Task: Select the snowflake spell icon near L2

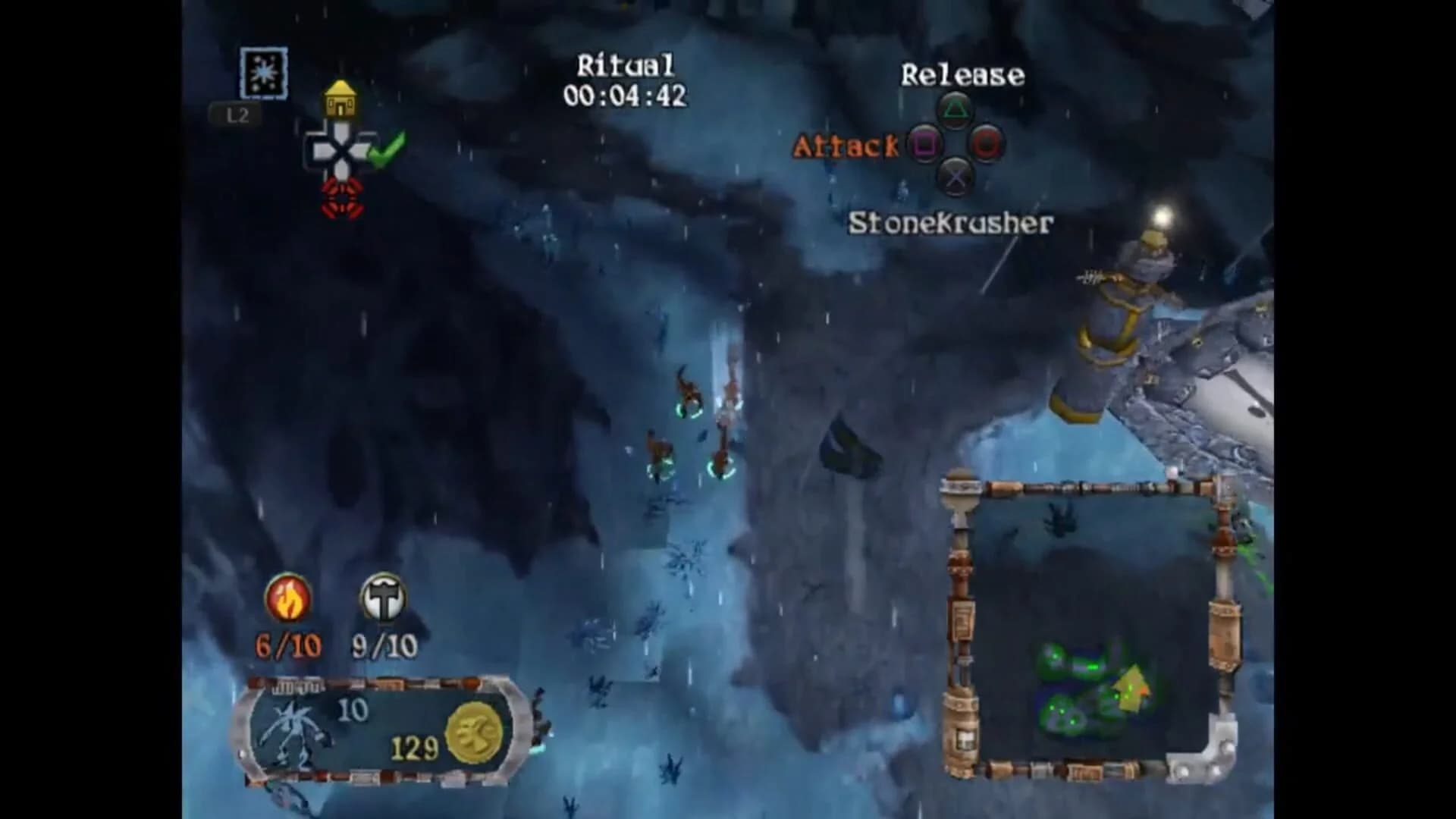Action: (263, 74)
